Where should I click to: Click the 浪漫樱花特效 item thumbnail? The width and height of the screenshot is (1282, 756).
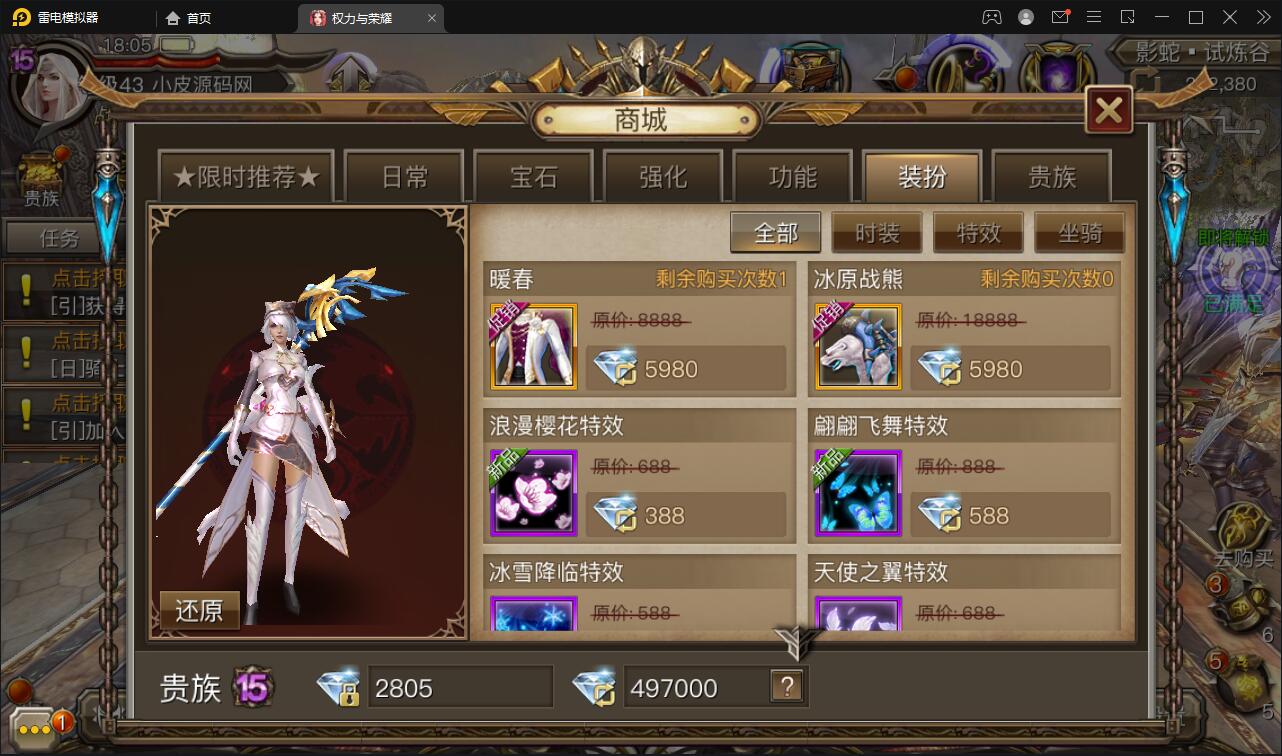pos(533,492)
